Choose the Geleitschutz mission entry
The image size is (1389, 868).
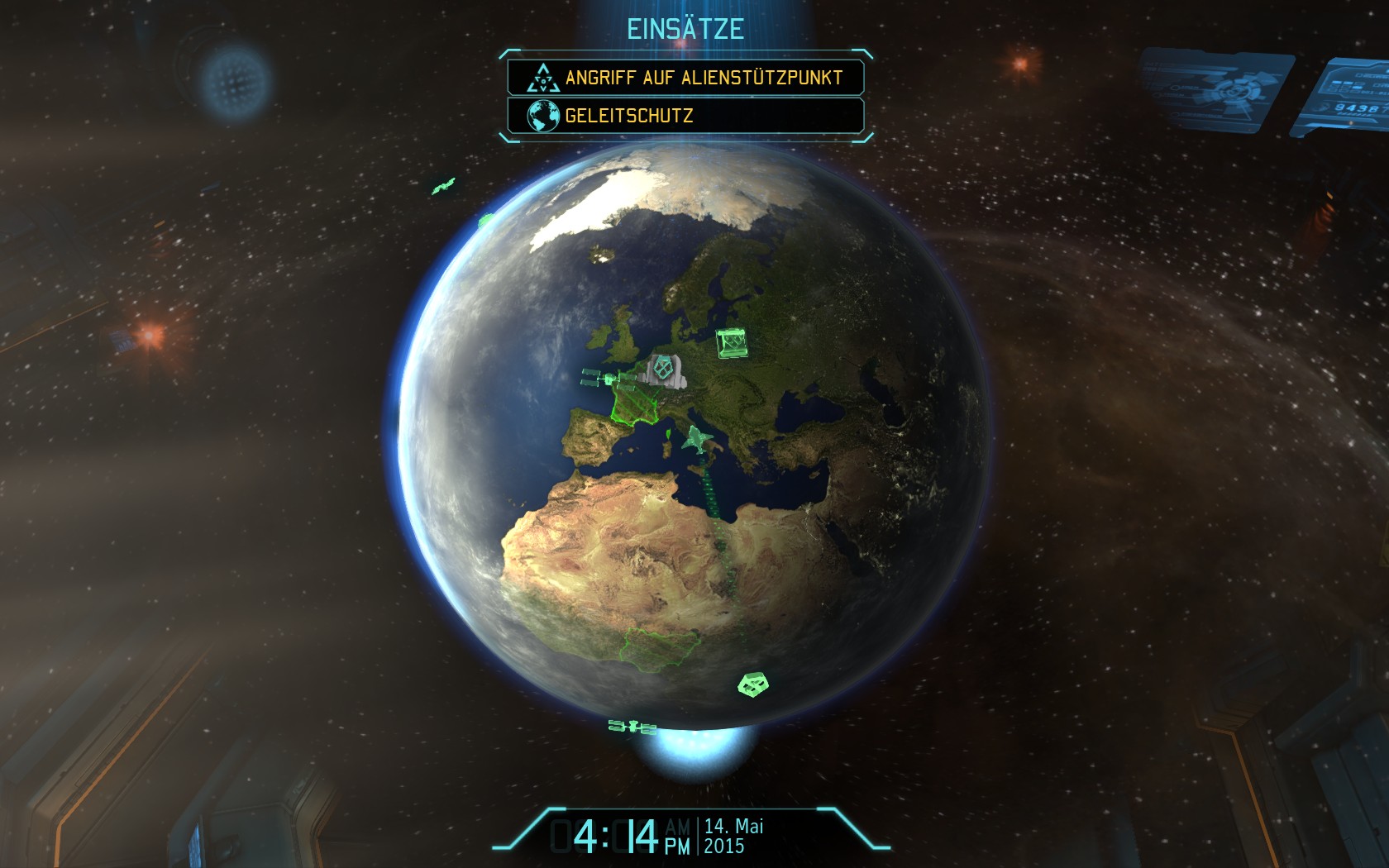pos(685,116)
